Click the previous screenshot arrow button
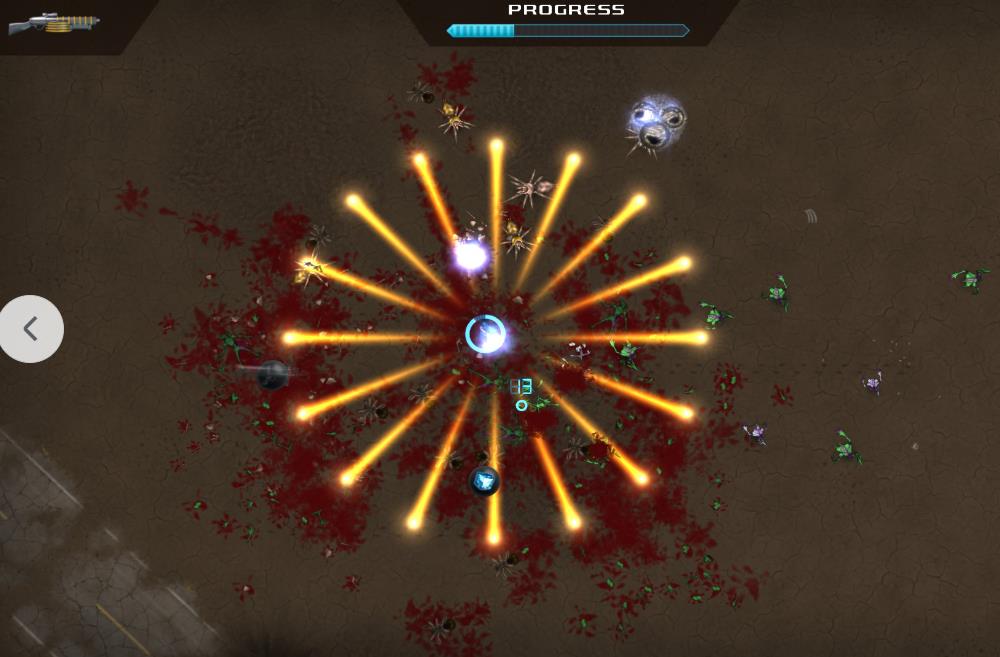Image resolution: width=1000 pixels, height=657 pixels. point(31,328)
